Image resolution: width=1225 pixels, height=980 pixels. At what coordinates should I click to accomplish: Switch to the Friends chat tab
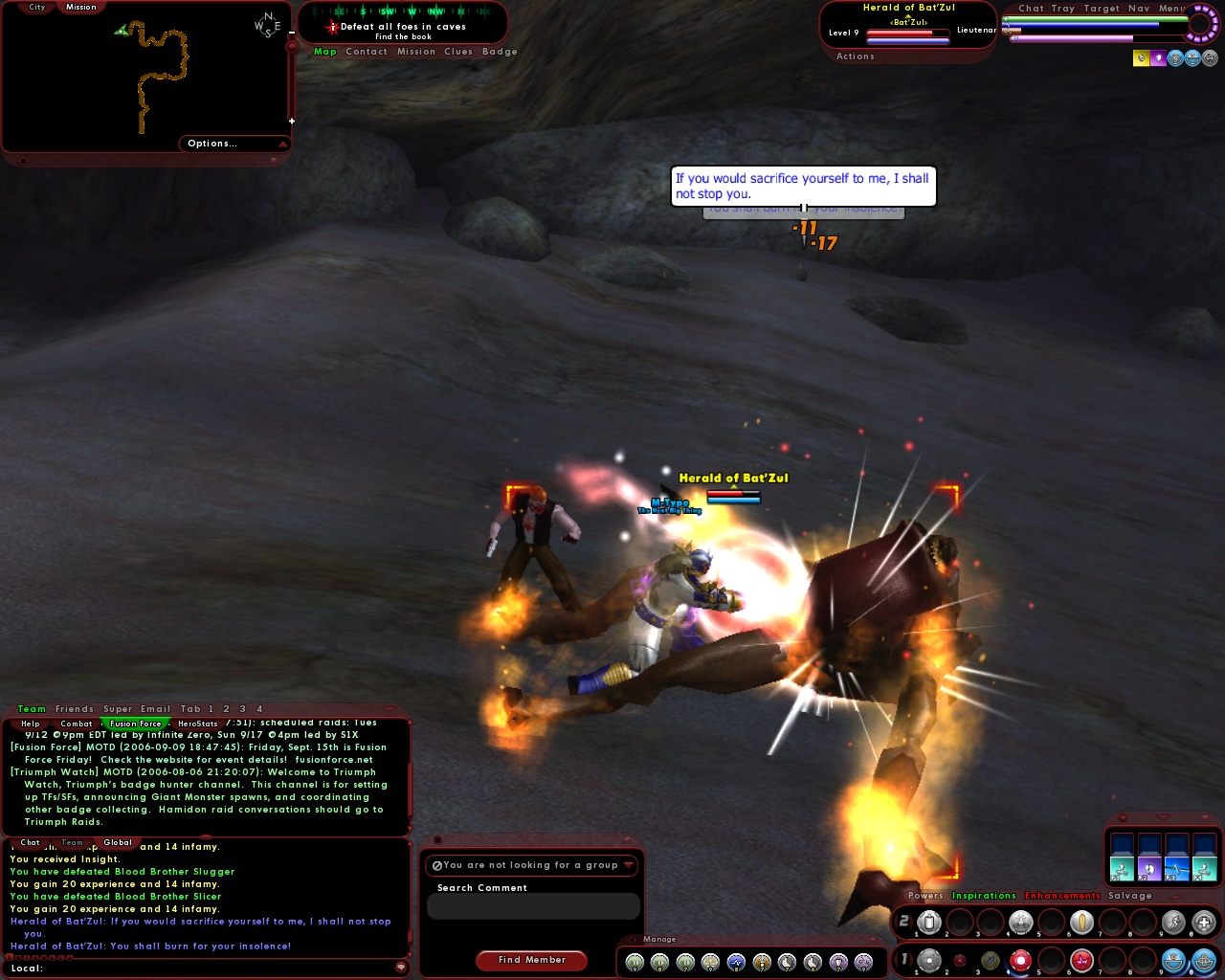coord(74,708)
